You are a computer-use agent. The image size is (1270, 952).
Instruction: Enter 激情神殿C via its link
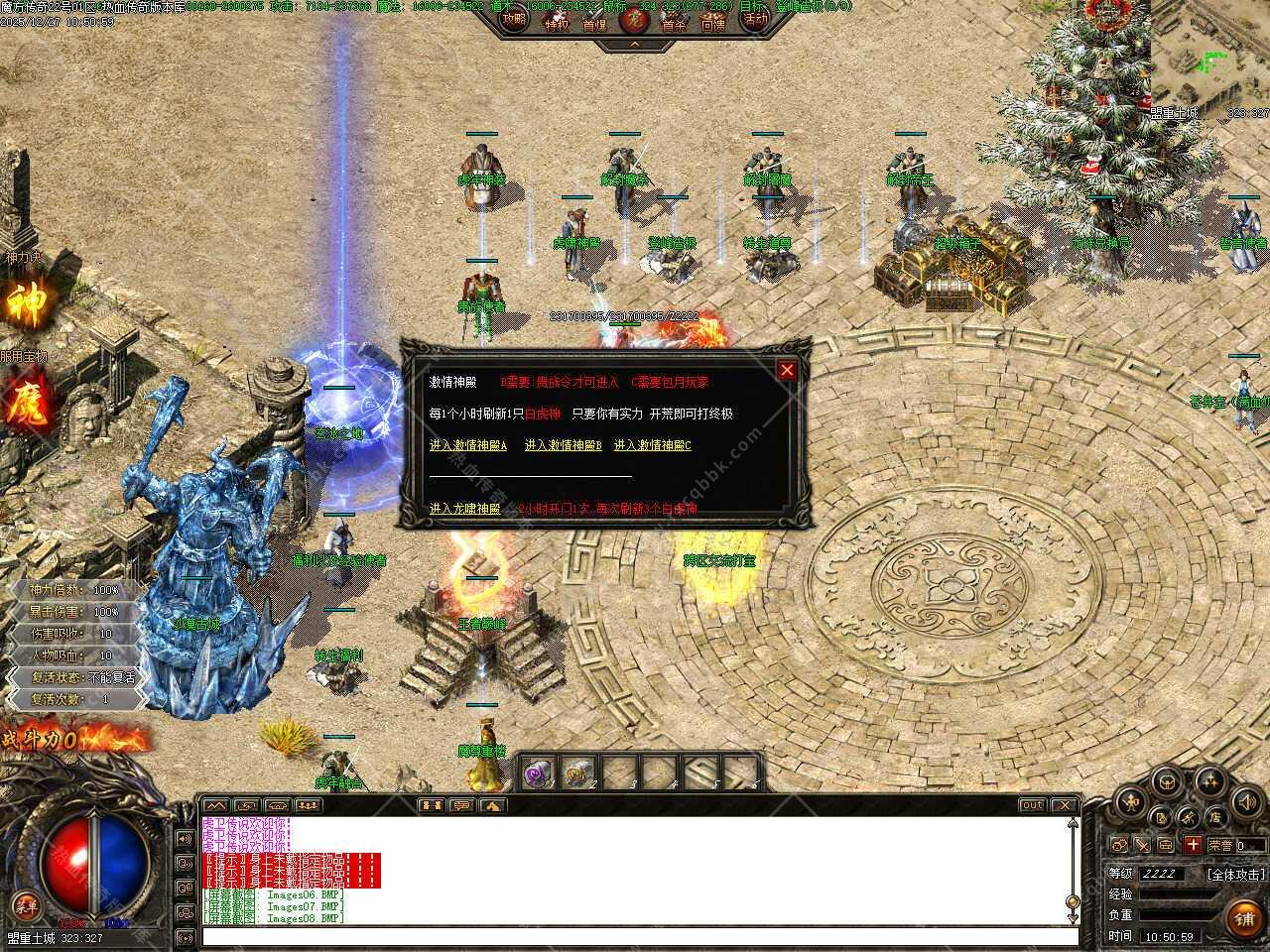[653, 446]
